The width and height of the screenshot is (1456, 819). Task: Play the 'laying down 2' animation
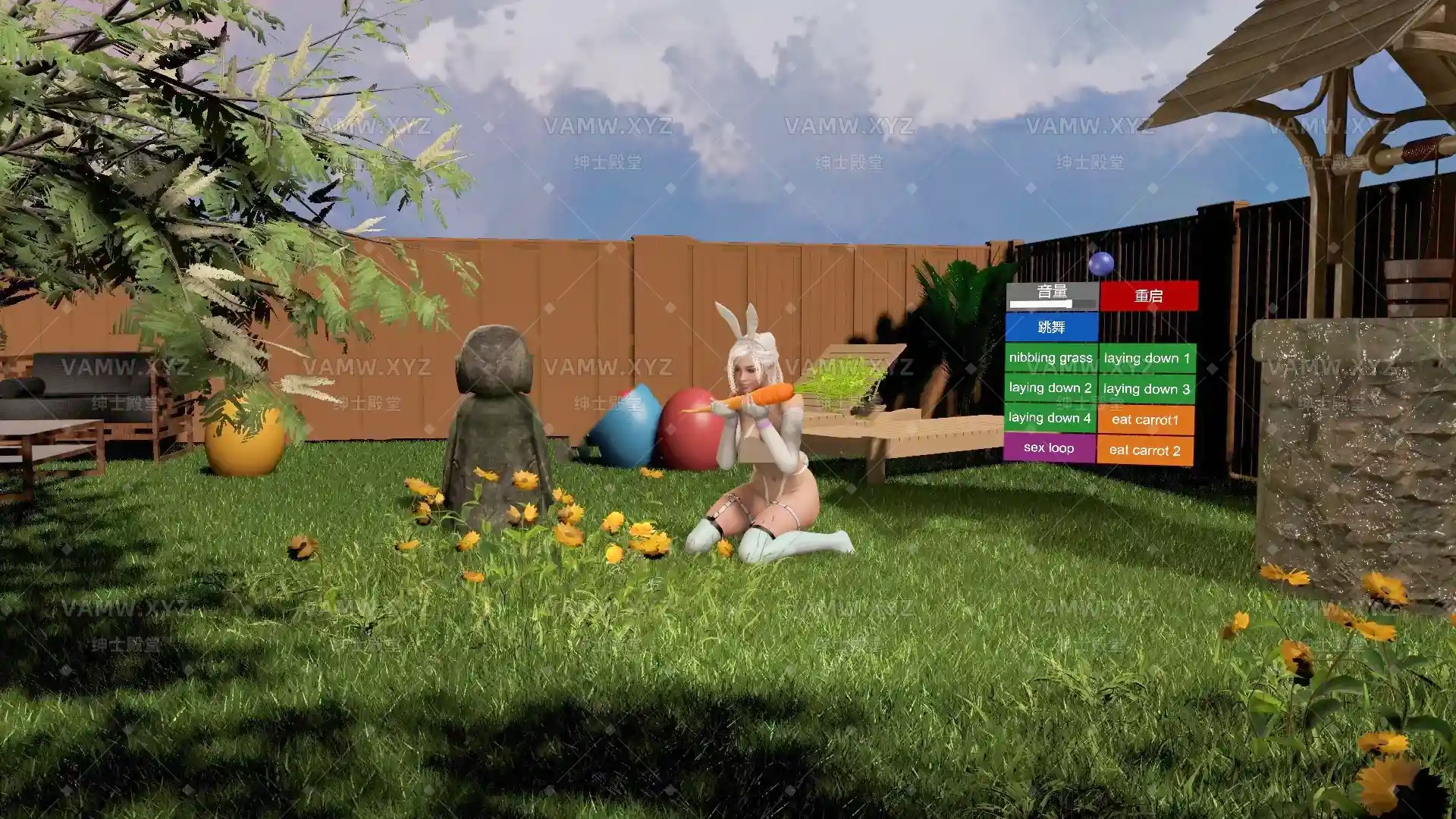(x=1050, y=388)
